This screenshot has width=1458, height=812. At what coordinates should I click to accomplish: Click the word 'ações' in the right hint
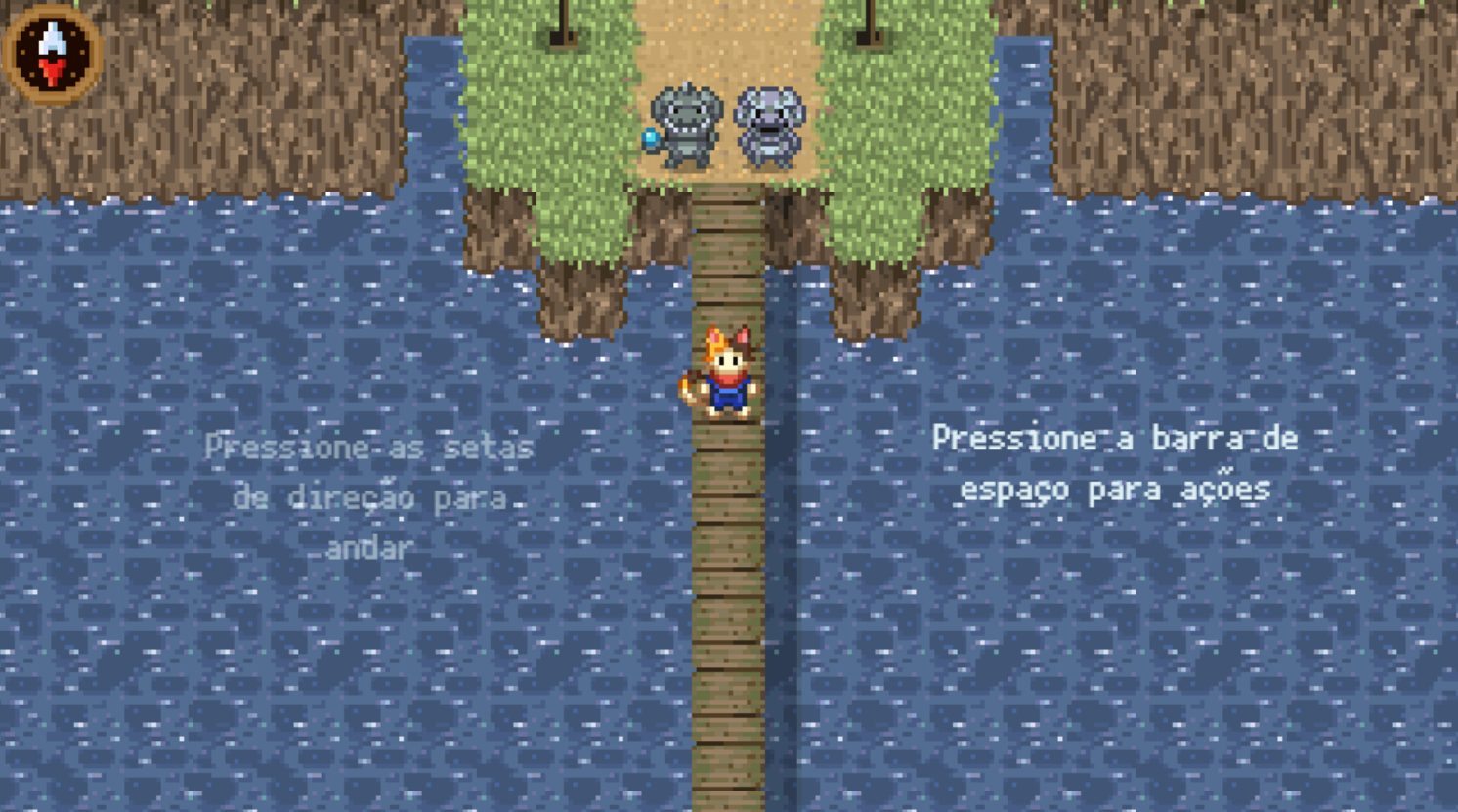click(1227, 490)
